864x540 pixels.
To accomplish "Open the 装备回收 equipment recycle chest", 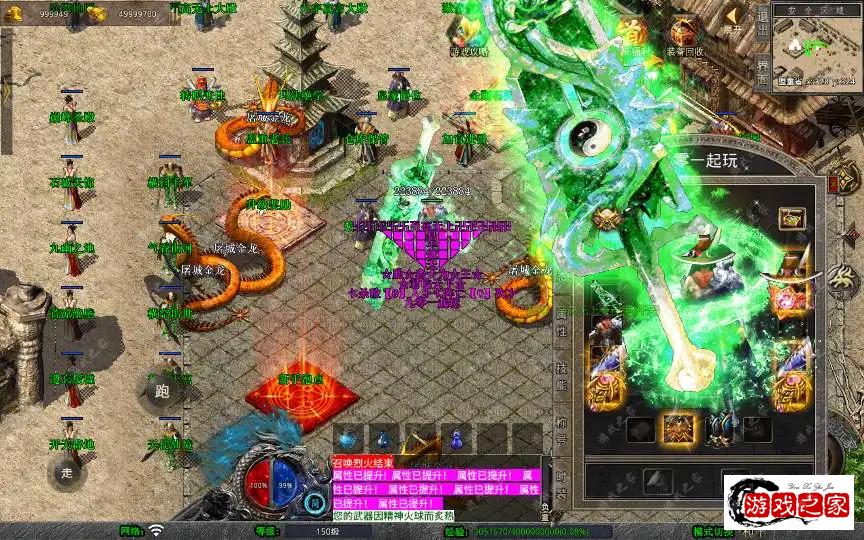I will [684, 35].
